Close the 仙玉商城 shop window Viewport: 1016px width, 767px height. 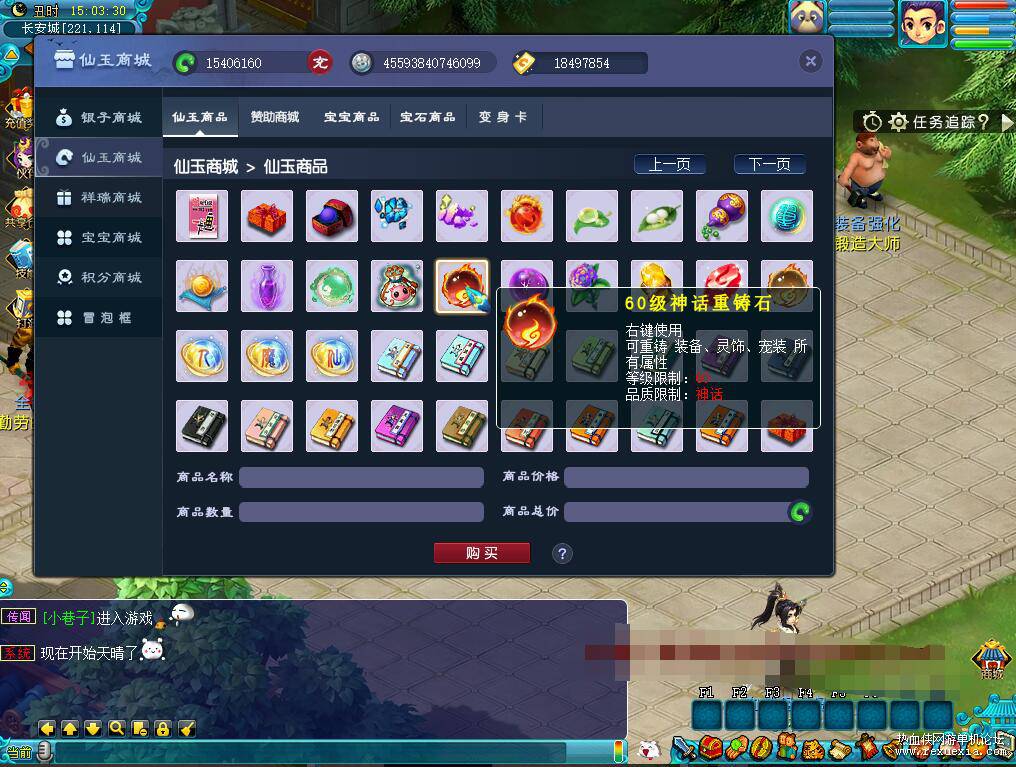tap(810, 62)
